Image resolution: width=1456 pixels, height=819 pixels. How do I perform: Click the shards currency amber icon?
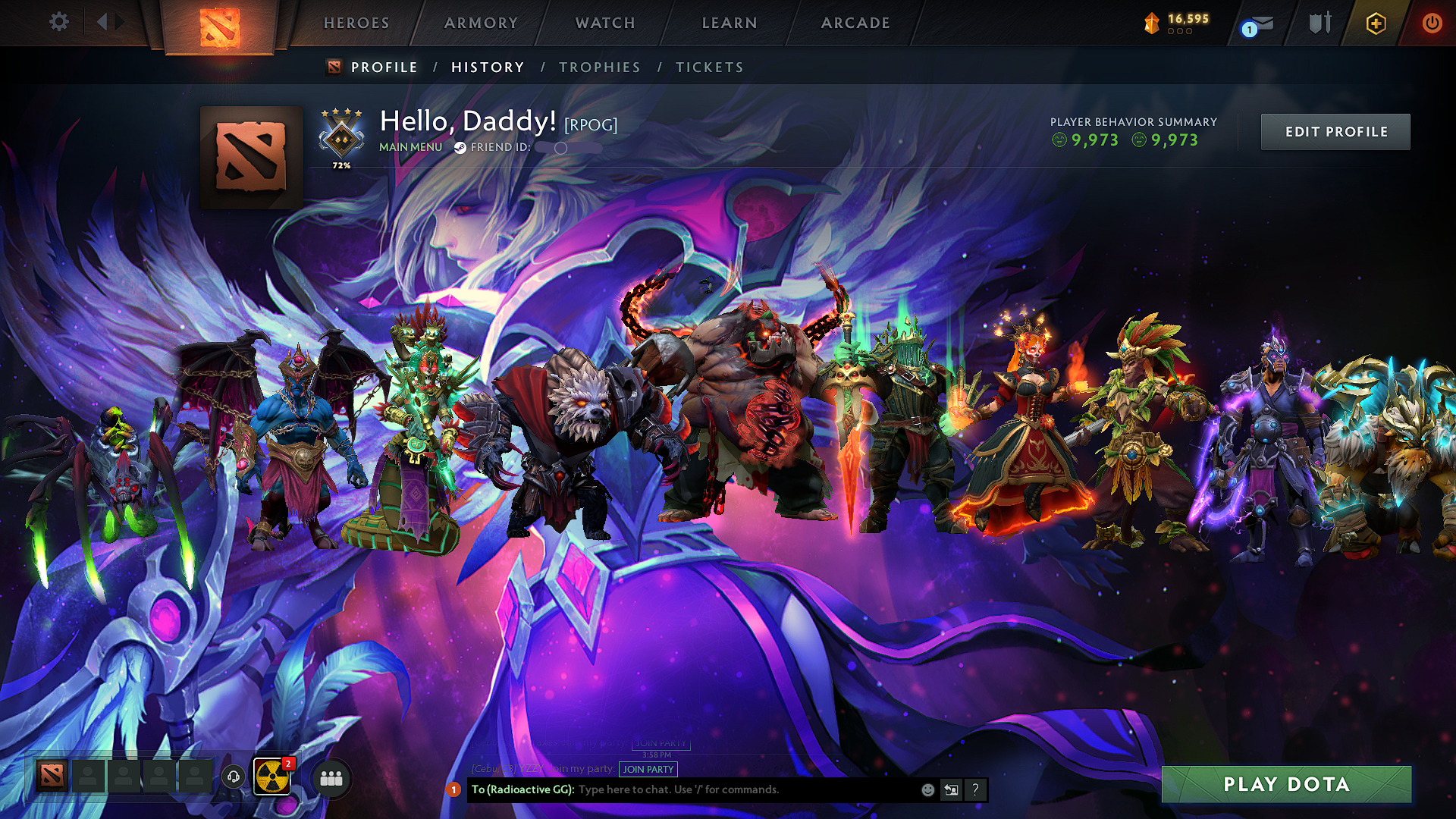coord(1151,21)
